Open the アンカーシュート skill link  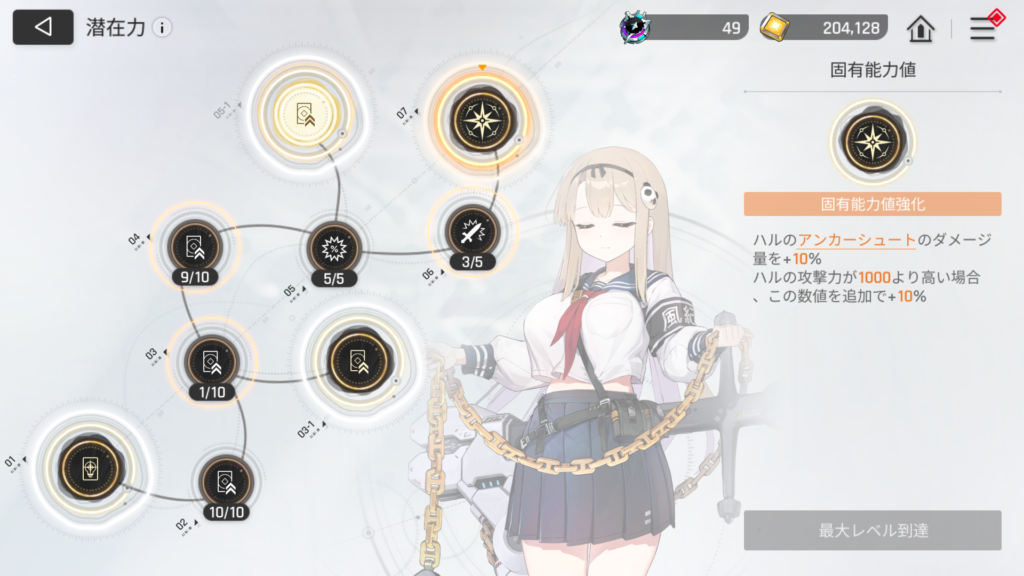tap(857, 240)
